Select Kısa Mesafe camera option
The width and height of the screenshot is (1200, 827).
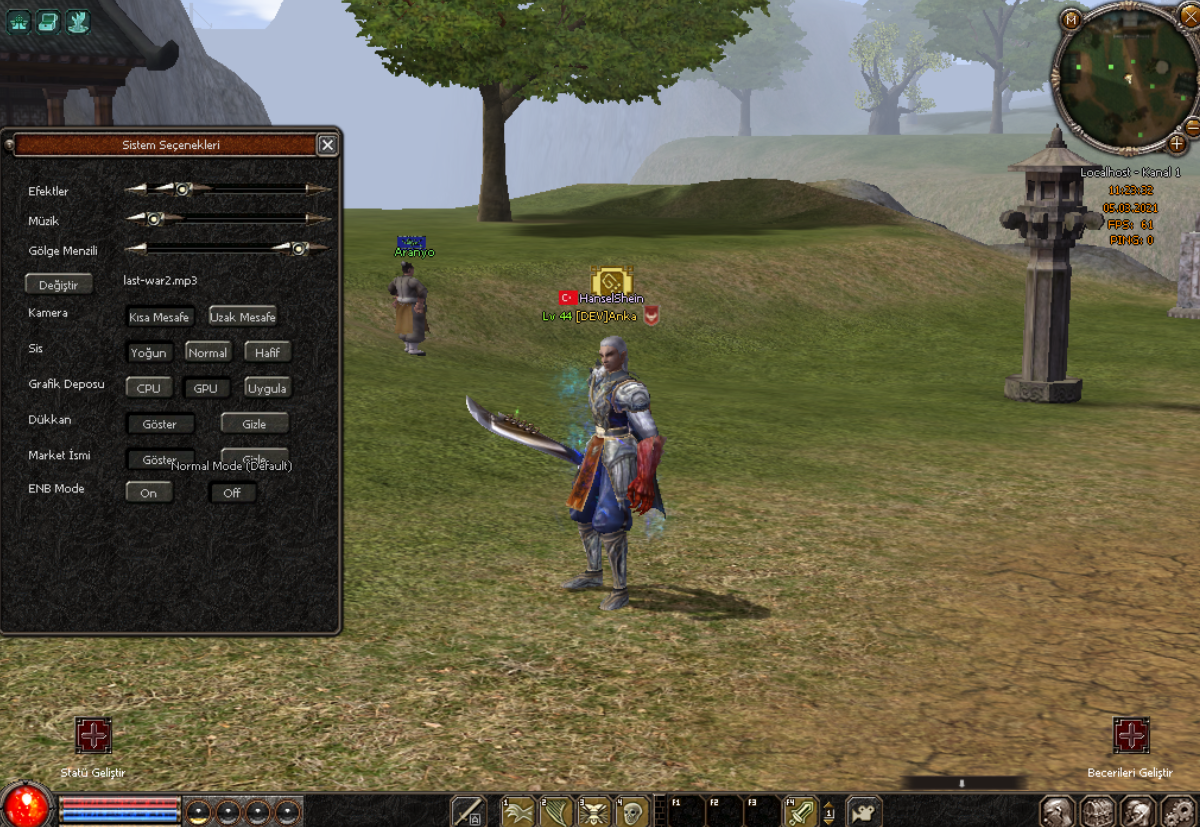(159, 317)
